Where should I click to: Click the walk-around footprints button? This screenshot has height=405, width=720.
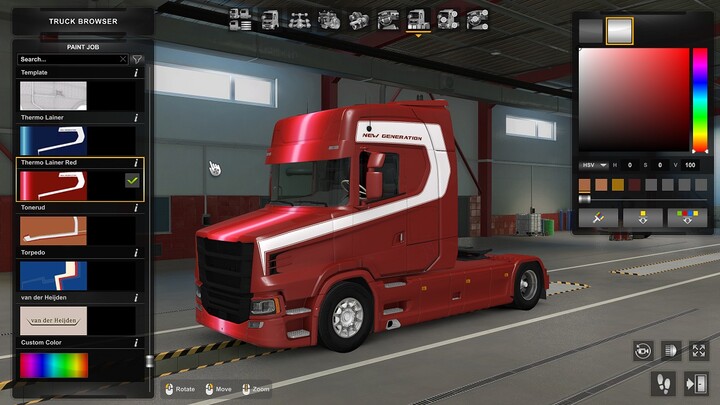pyautogui.click(x=662, y=382)
